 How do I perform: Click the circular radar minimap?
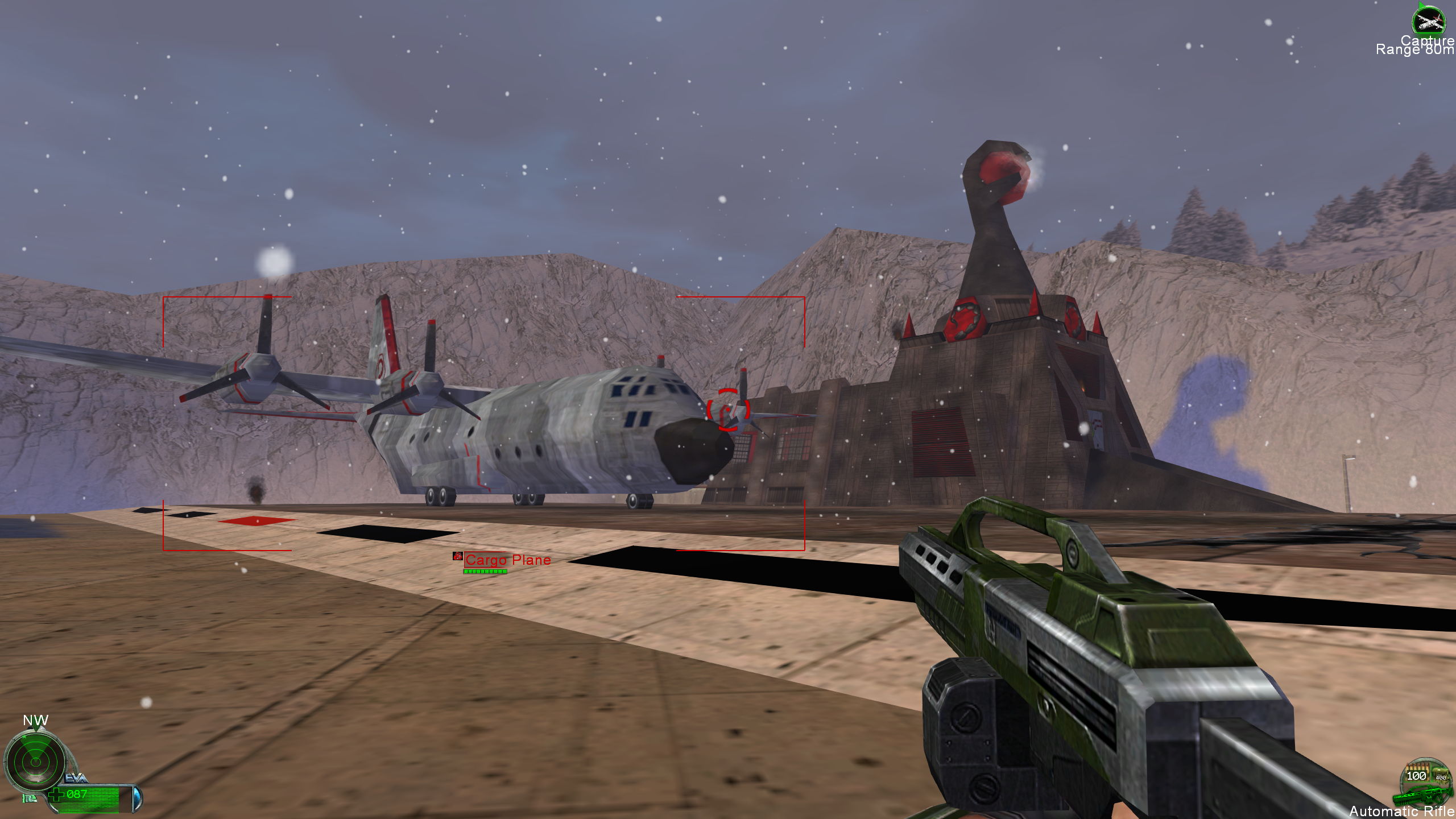tap(35, 760)
